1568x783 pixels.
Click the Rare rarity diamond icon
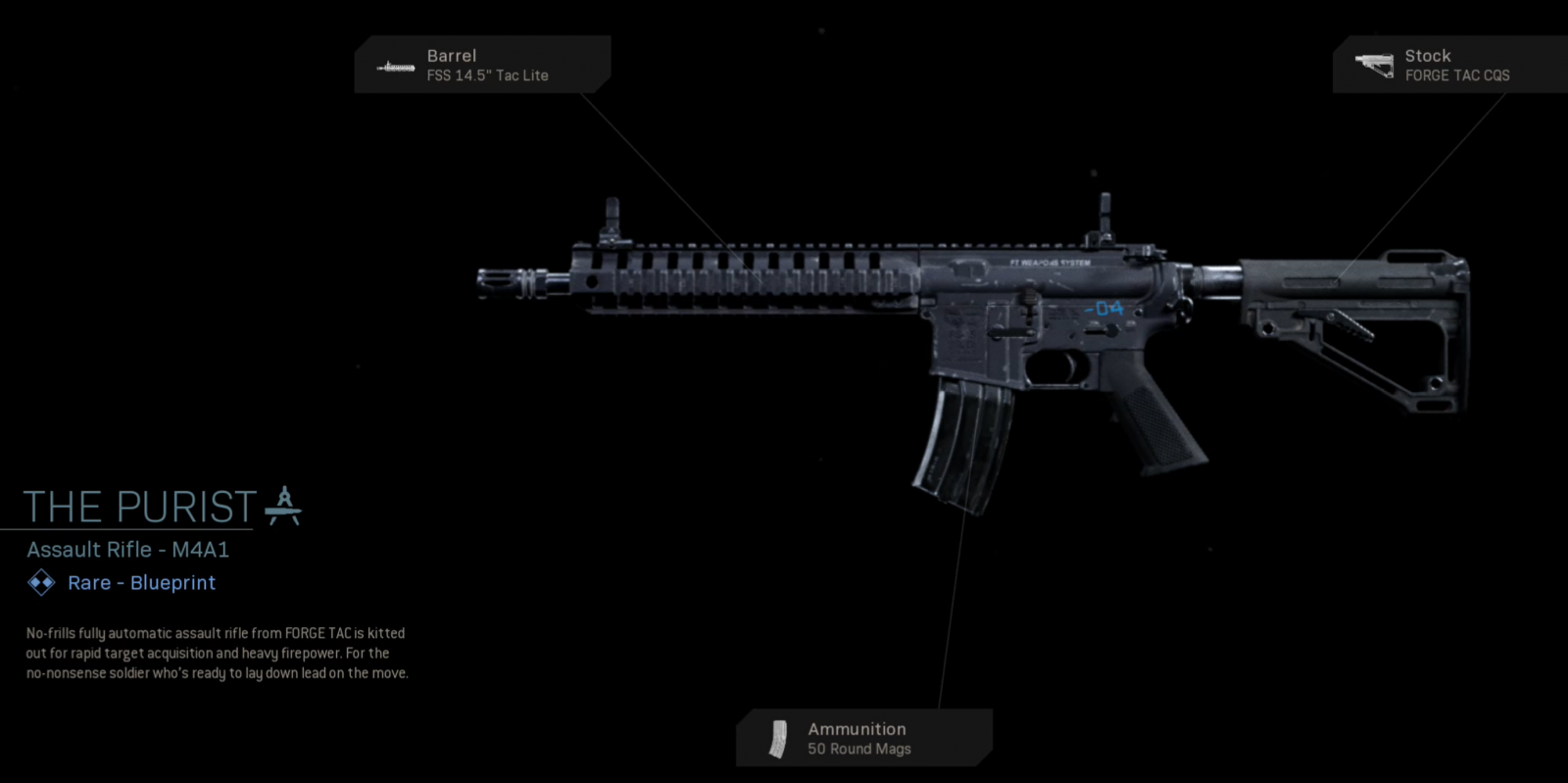39,583
